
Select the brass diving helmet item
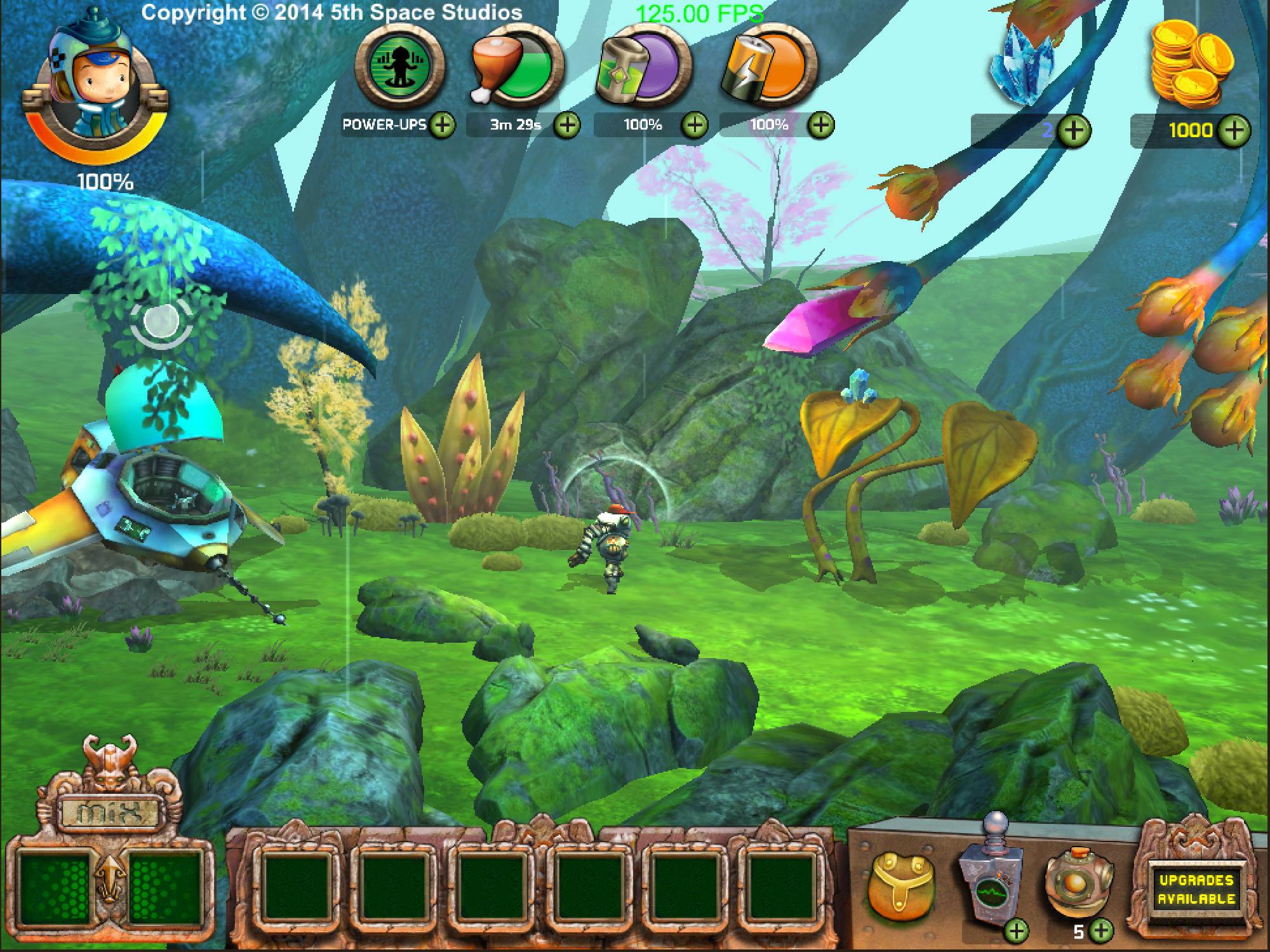coord(1079,880)
